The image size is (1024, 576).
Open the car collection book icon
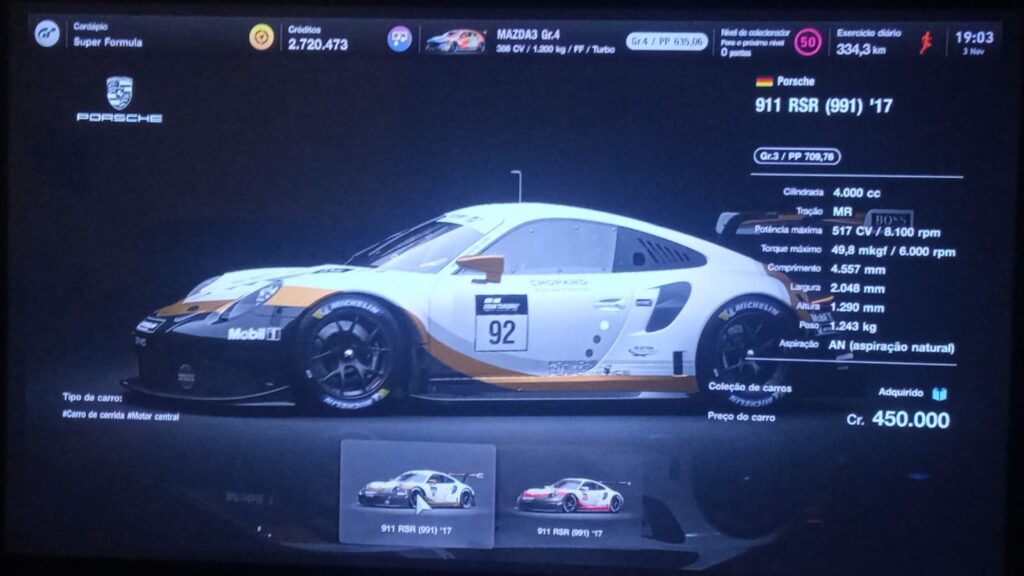(939, 394)
